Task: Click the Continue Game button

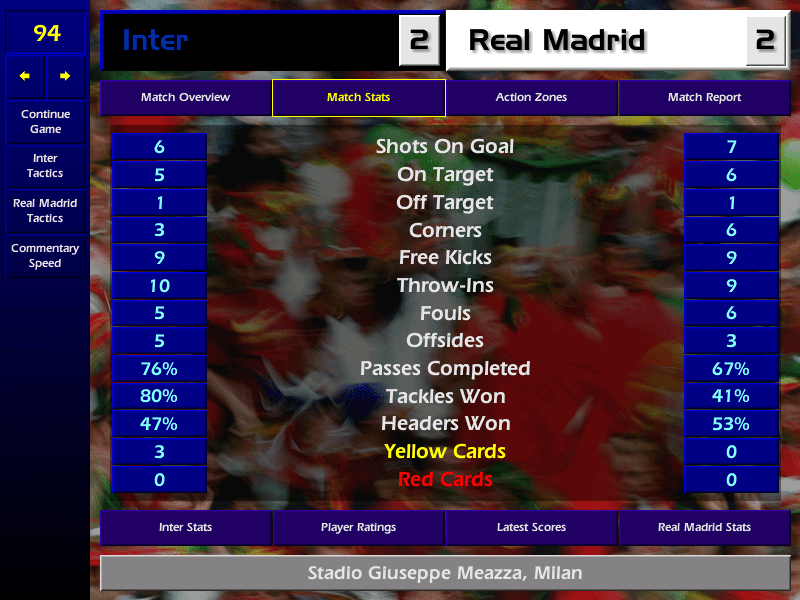Action: pos(45,121)
